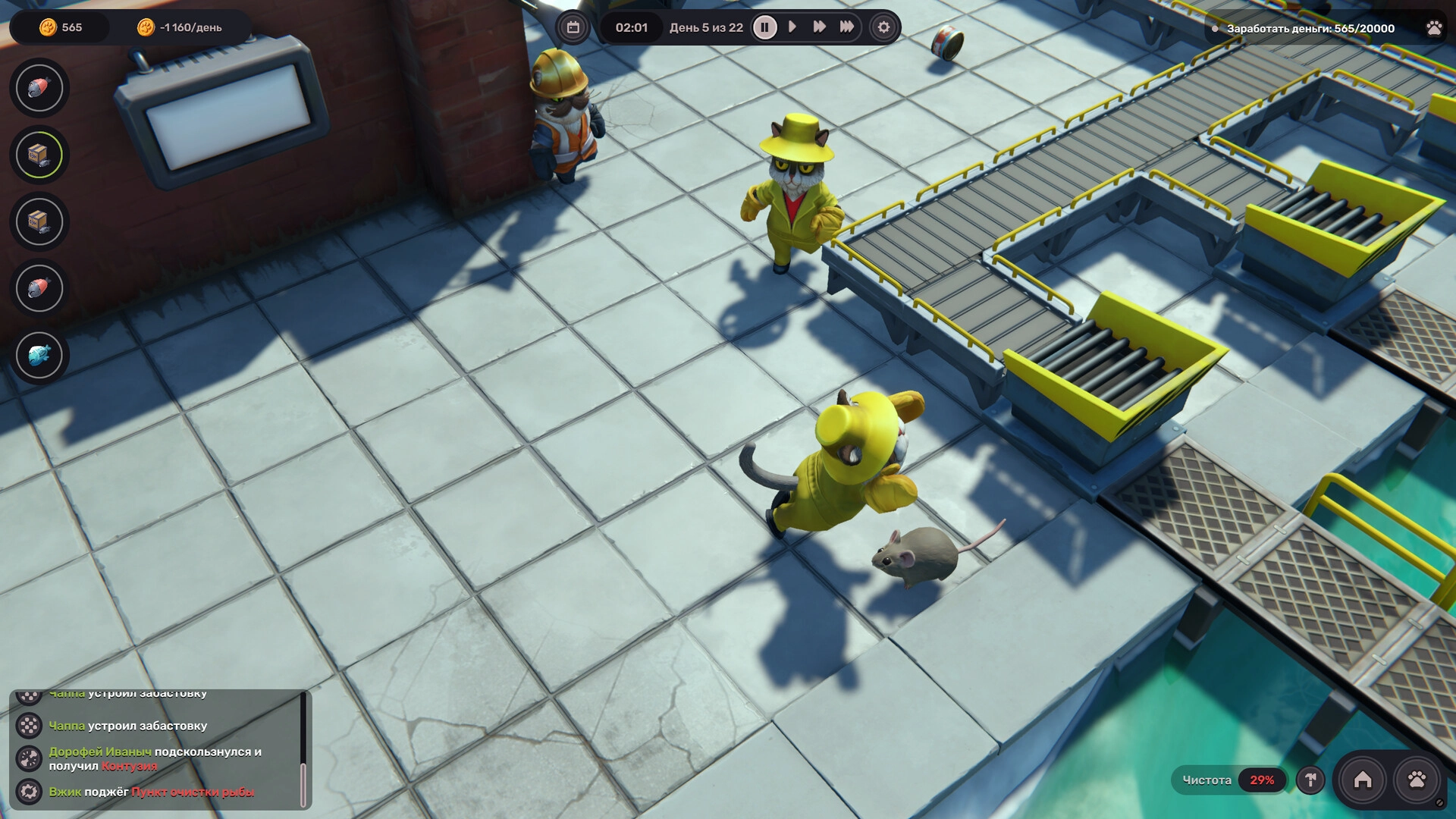Pause the game with the pause button
Image resolution: width=1456 pixels, height=819 pixels.
click(764, 27)
